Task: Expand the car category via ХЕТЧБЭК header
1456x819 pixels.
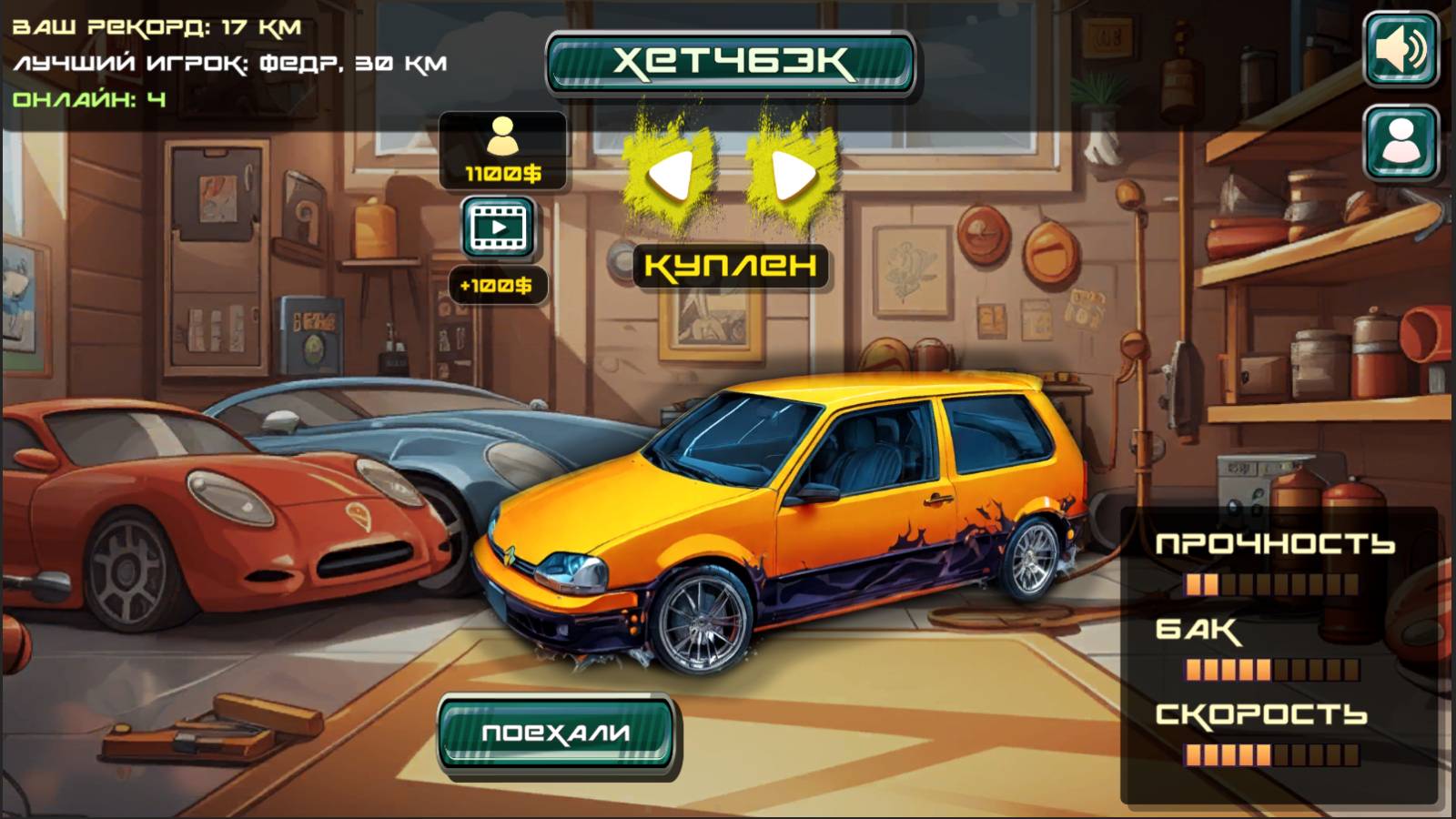Action: 733,62
